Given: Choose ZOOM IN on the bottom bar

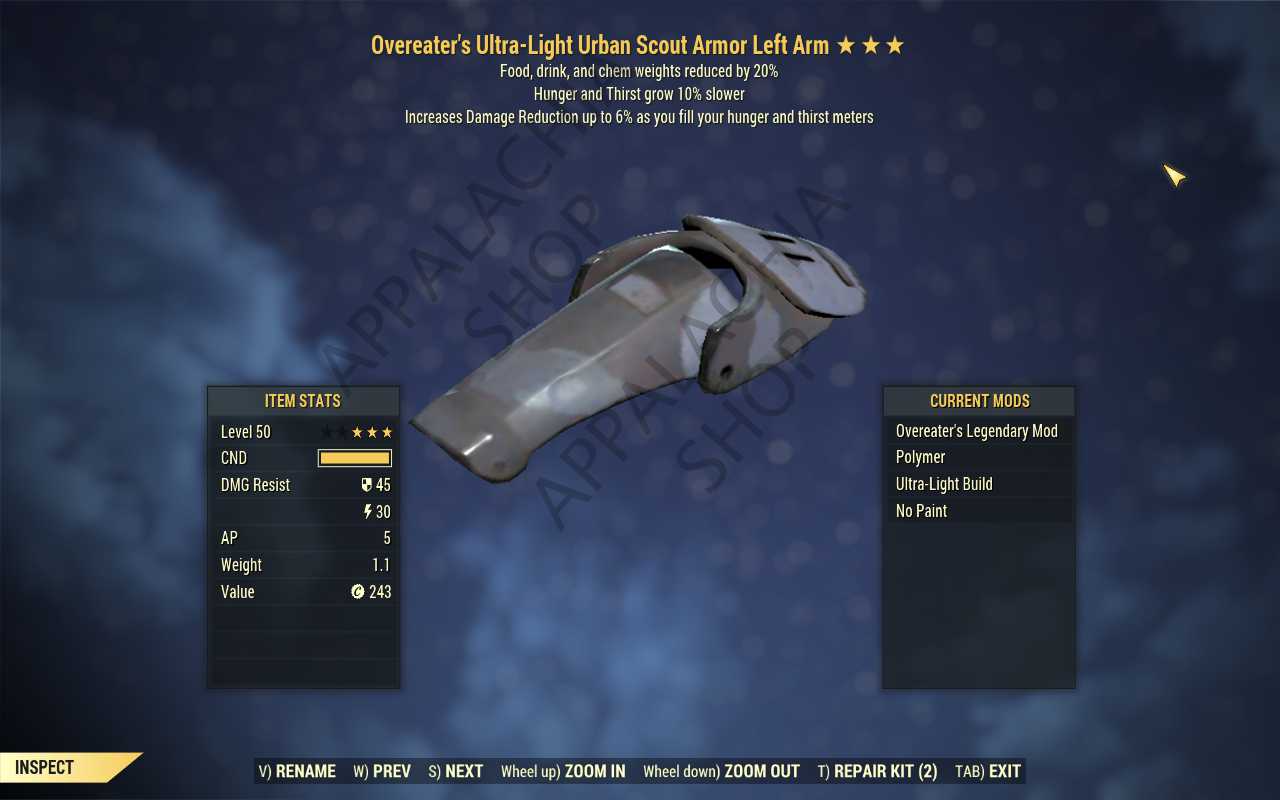Looking at the screenshot, I should (x=563, y=771).
